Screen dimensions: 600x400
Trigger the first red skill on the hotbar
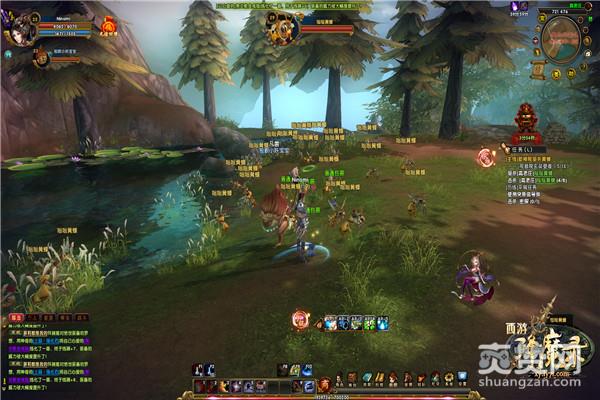click(x=200, y=386)
